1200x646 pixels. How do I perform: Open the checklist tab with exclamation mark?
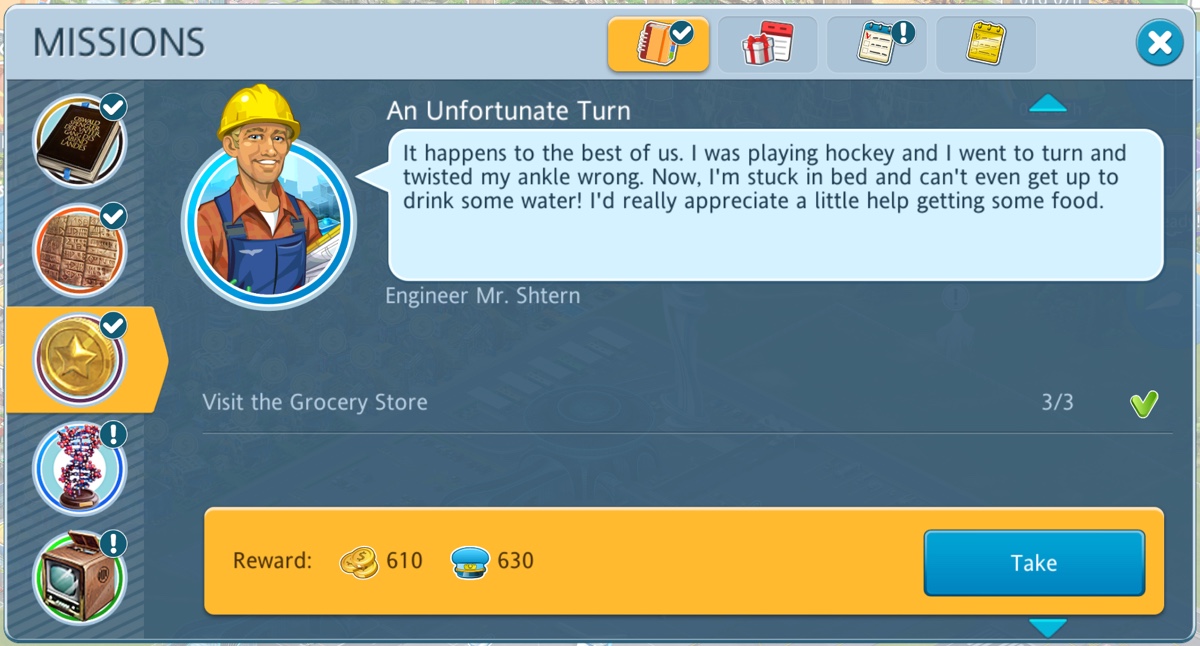tap(877, 44)
